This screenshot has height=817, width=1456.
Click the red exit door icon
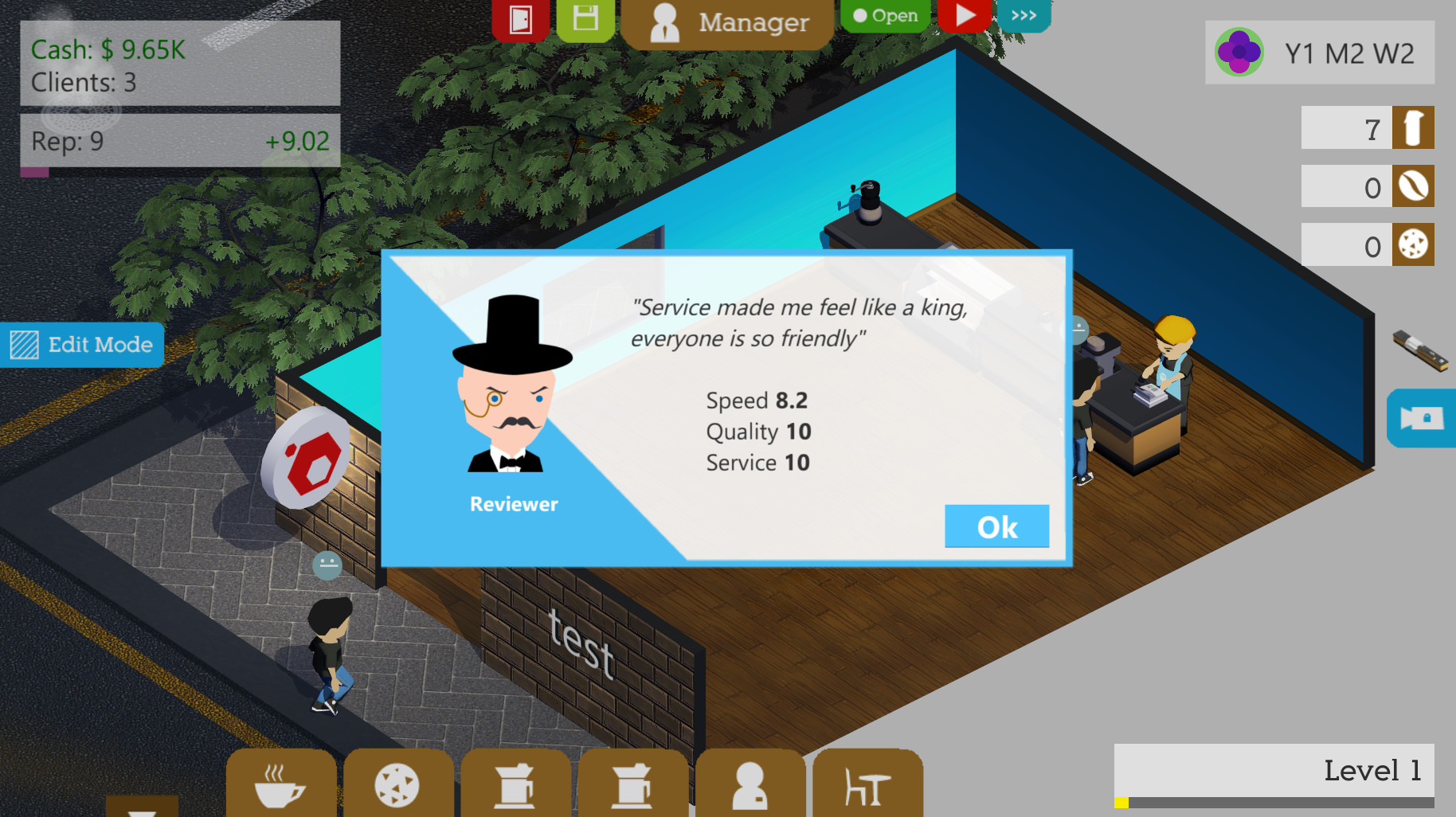point(519,18)
